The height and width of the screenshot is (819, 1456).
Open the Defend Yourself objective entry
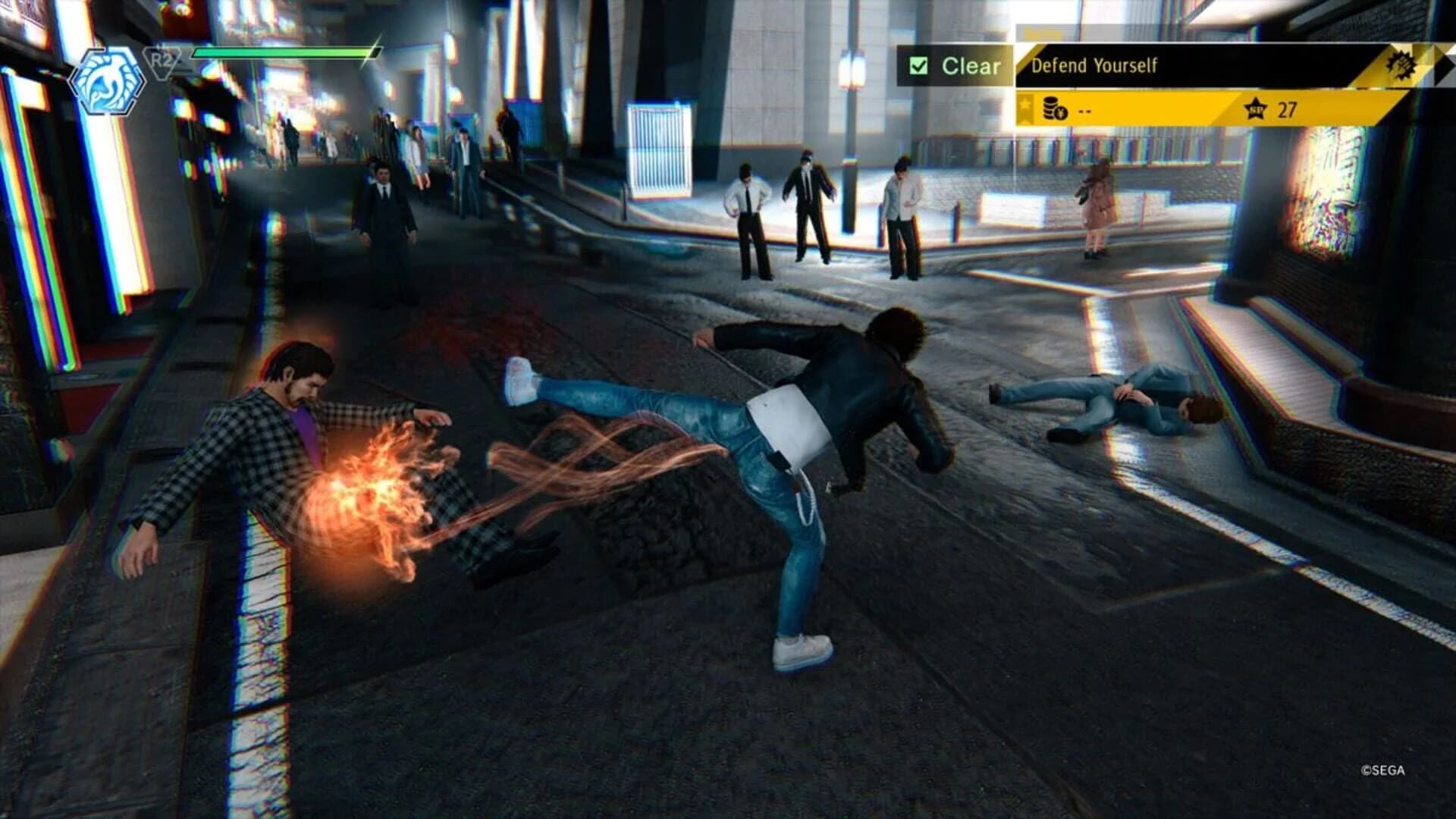coord(1096,64)
